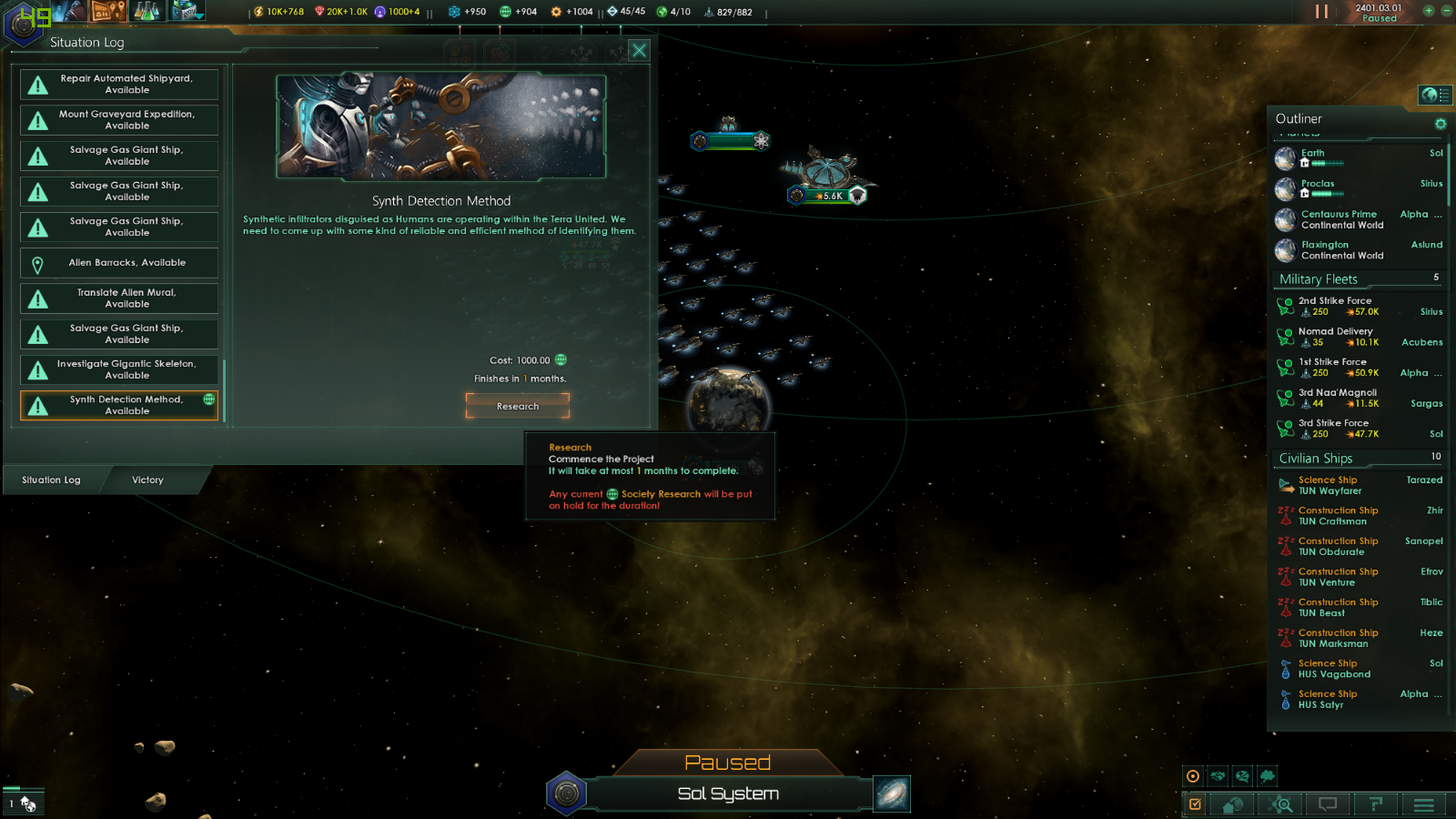
Task: Open the galaxy map view
Action: click(x=892, y=794)
